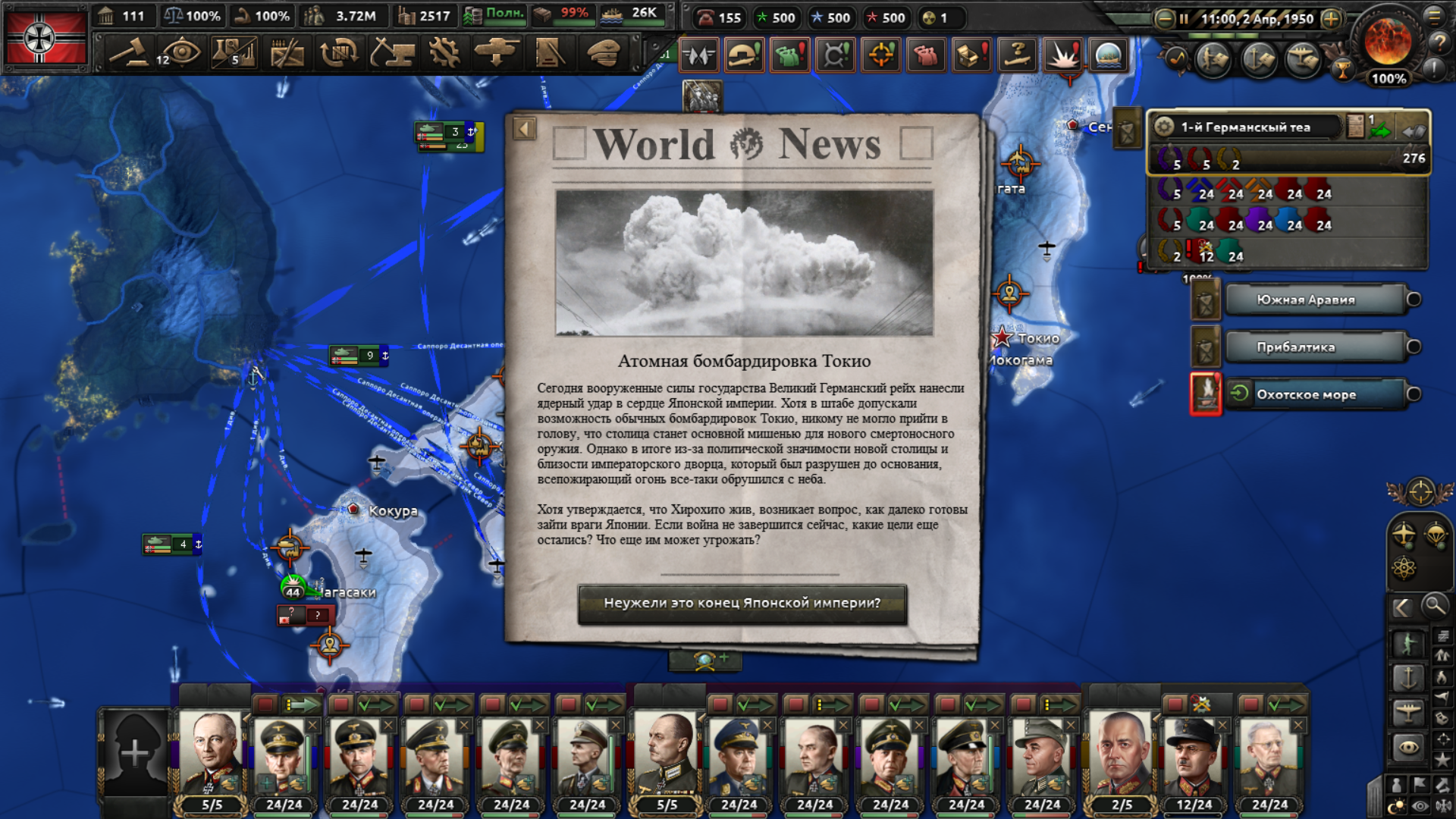This screenshot has height=819, width=1456.
Task: Open the 1-й Германский theater gear settings
Action: 1164,127
